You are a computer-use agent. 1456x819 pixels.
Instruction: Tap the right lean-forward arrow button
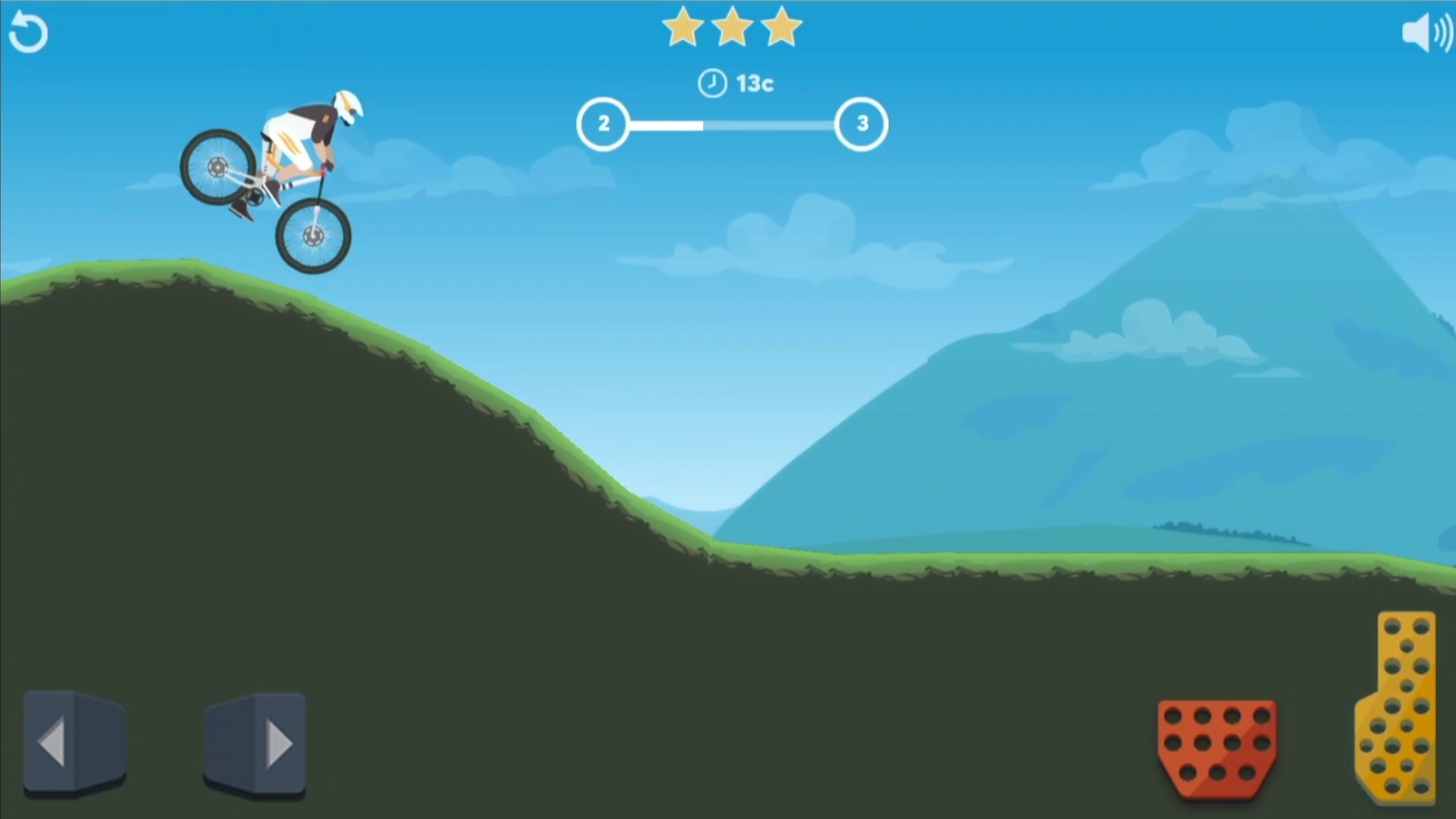click(255, 743)
